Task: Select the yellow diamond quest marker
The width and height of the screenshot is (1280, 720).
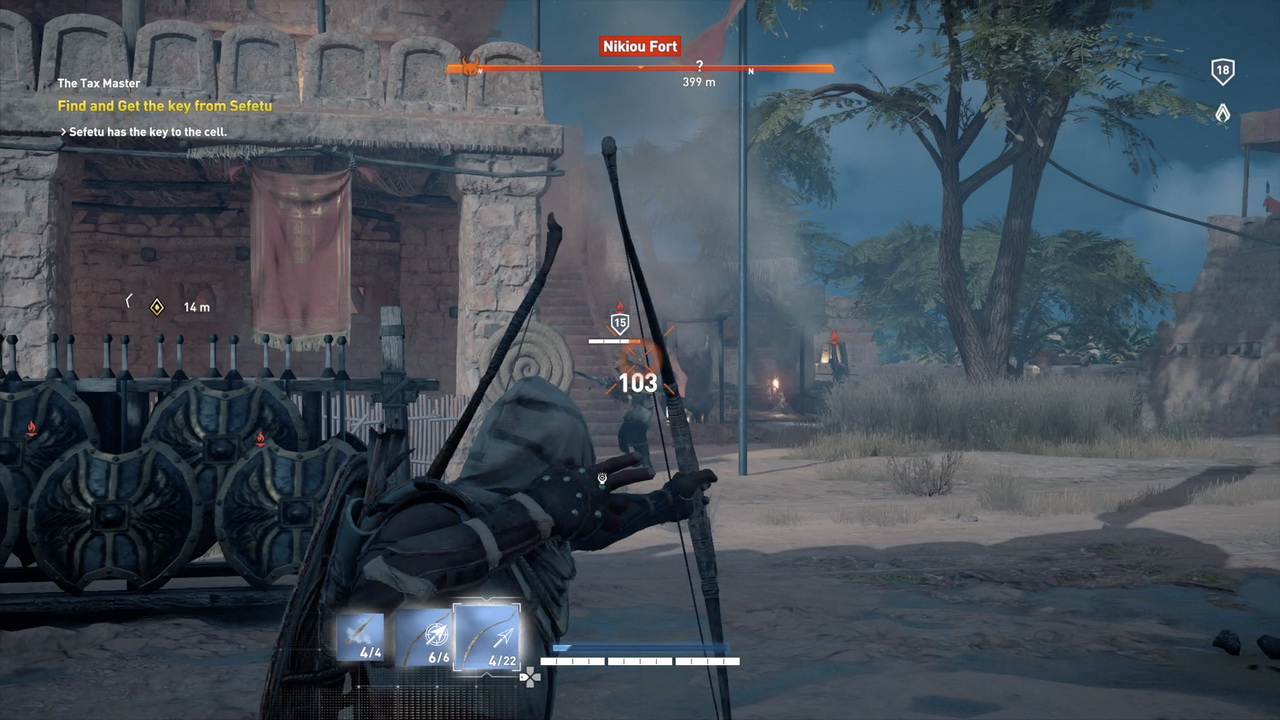Action: (x=156, y=307)
